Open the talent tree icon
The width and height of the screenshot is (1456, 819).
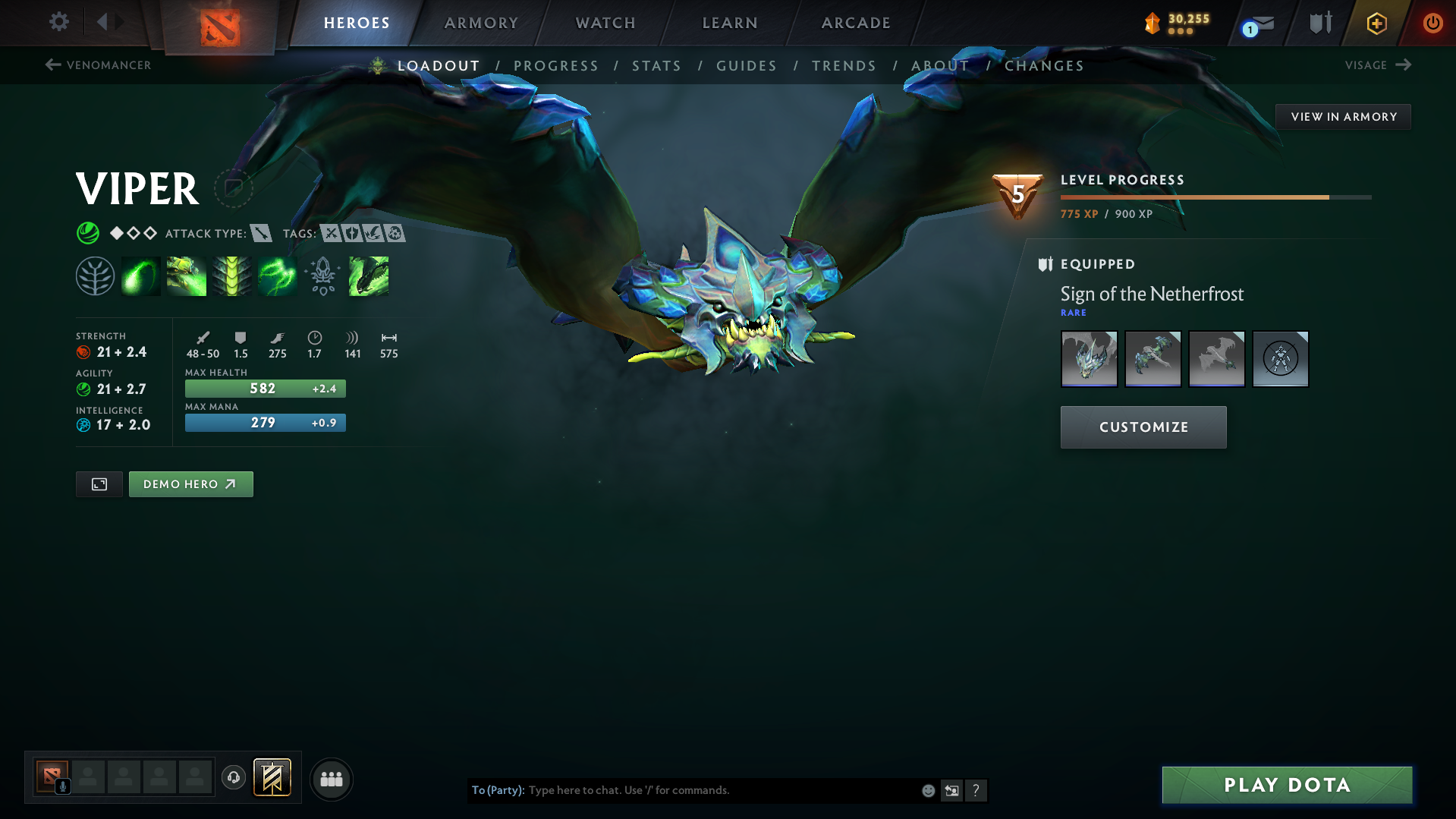click(94, 276)
